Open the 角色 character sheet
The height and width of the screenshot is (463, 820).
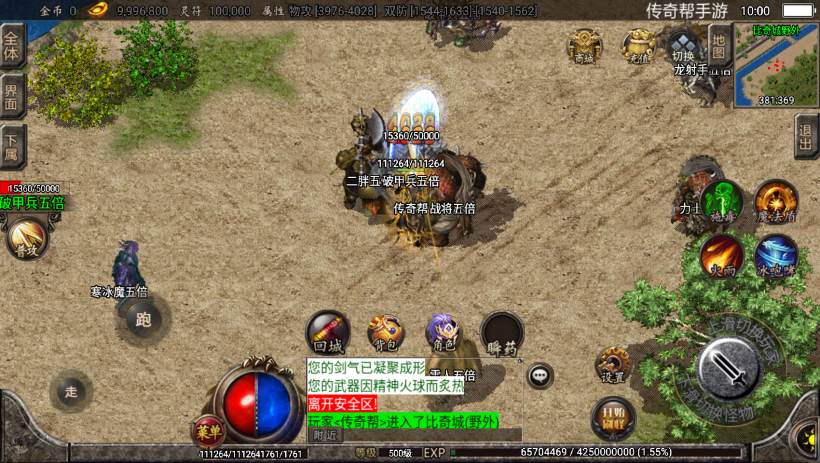[x=443, y=332]
